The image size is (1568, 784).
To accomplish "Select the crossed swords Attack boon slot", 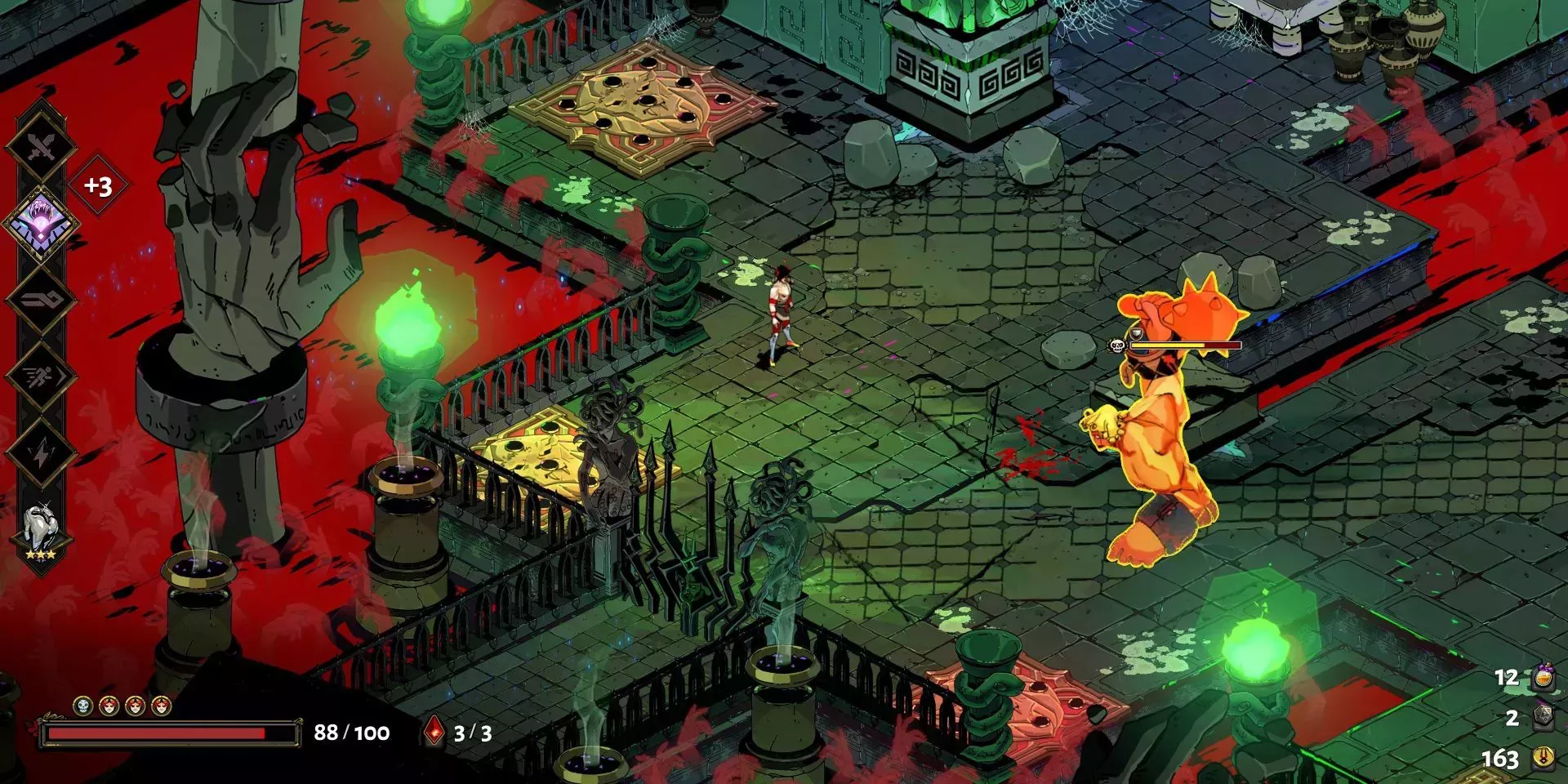I will point(40,148).
